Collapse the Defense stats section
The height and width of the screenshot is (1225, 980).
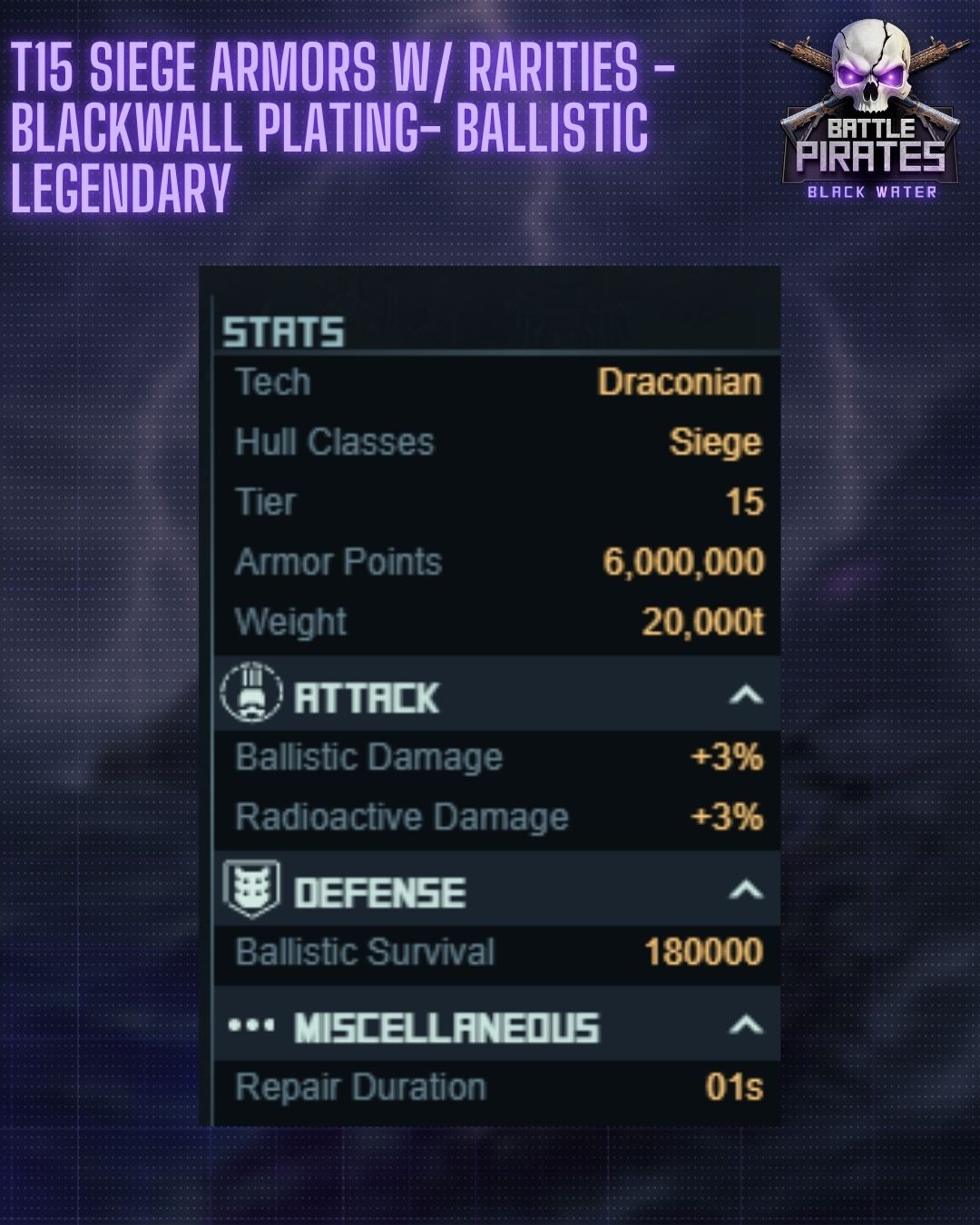745,890
